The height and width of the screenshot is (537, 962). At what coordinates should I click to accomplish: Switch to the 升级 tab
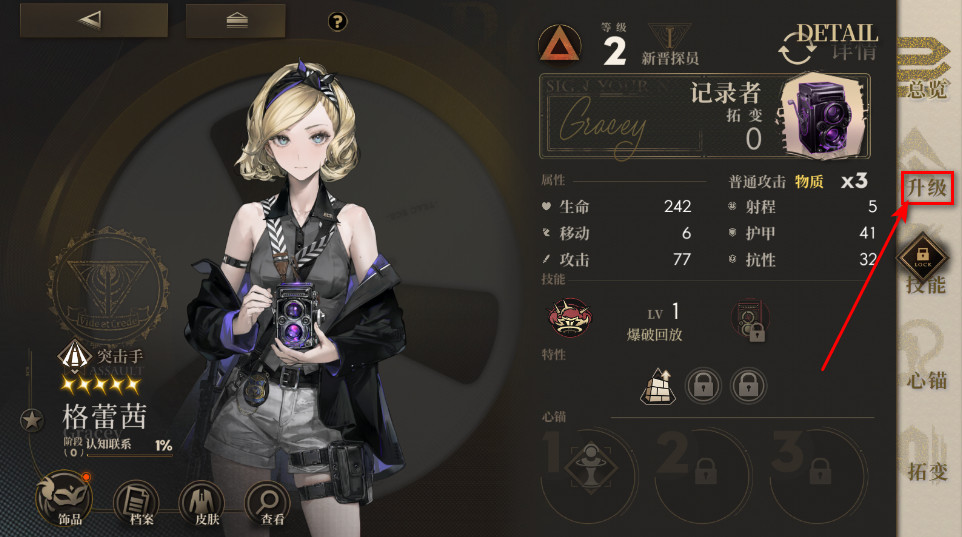click(926, 186)
